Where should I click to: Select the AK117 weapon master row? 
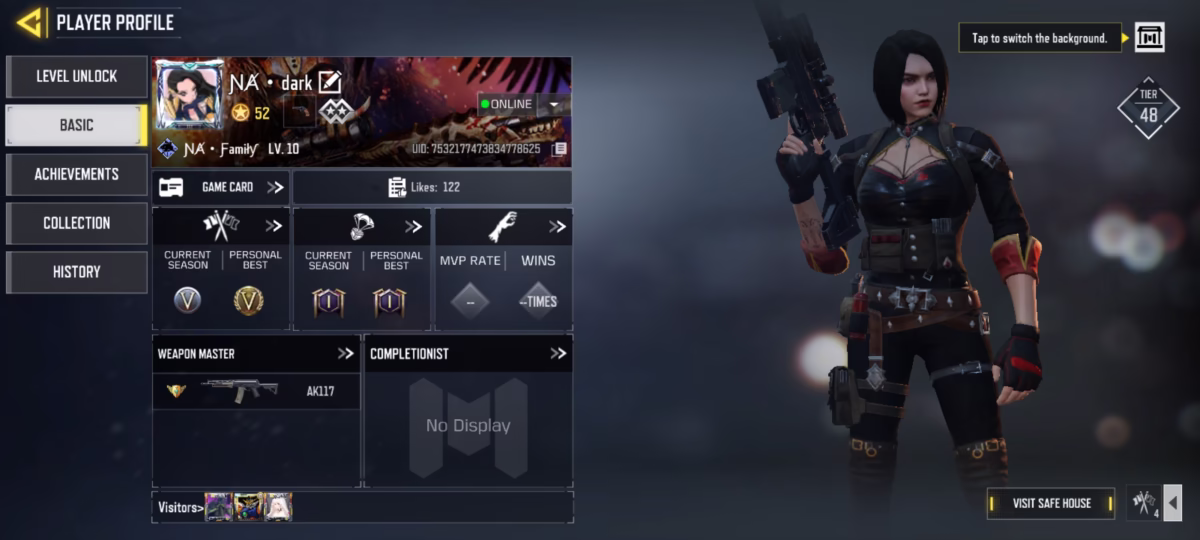256,391
